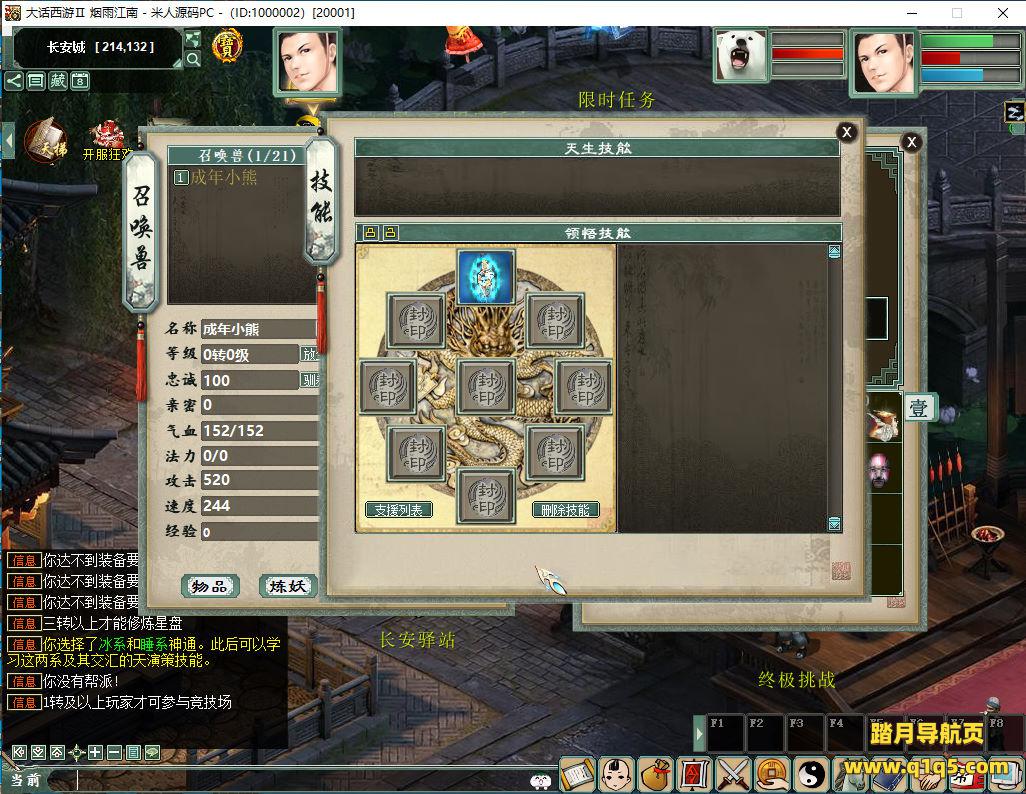Open the 物品 items button
The image size is (1026, 794).
[x=210, y=586]
